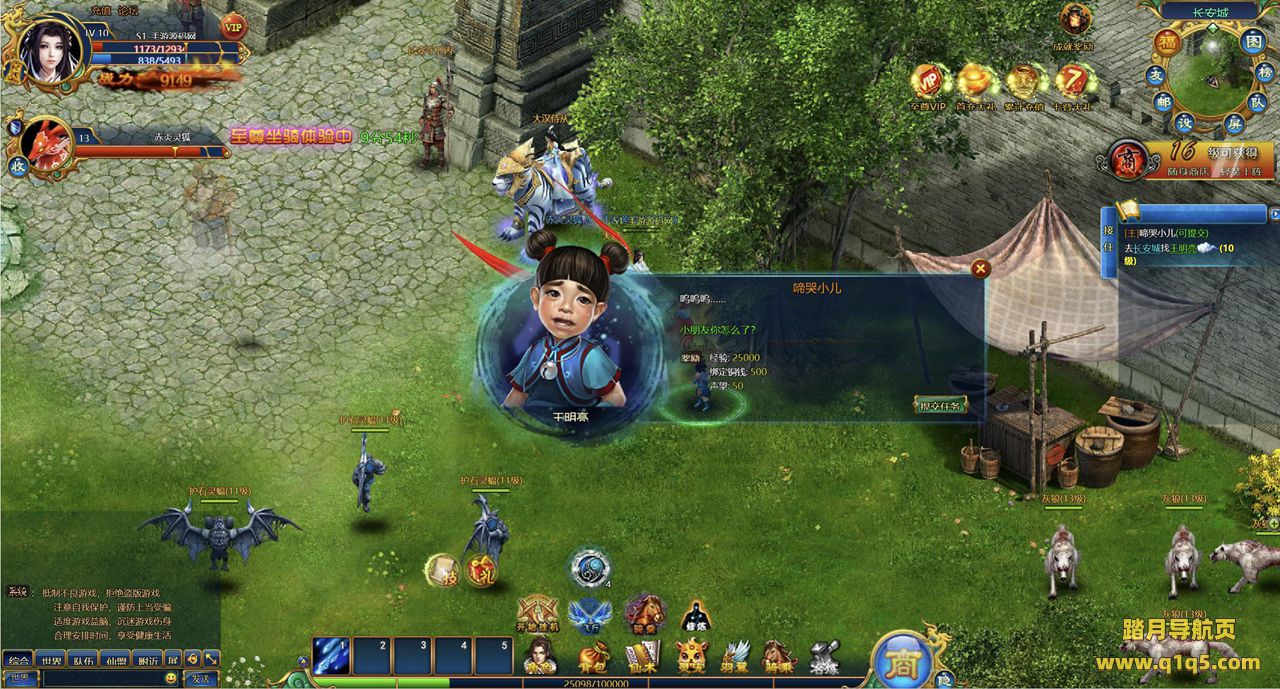Open the 坐骑 mount menu

click(x=778, y=657)
